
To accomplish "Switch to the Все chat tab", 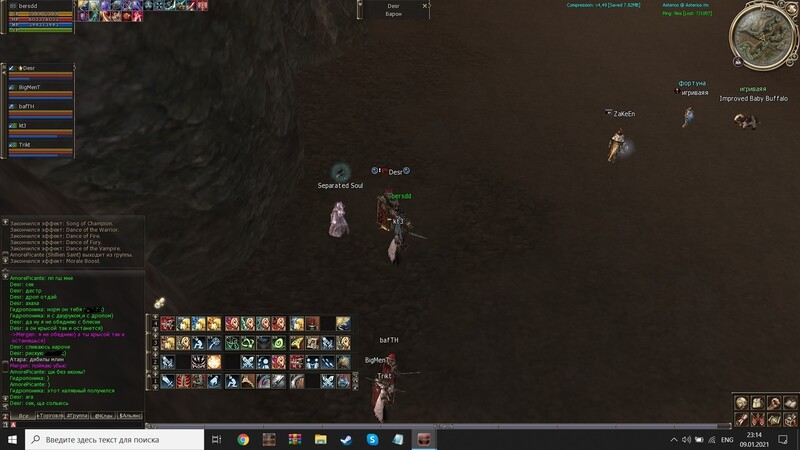I will click(22, 414).
